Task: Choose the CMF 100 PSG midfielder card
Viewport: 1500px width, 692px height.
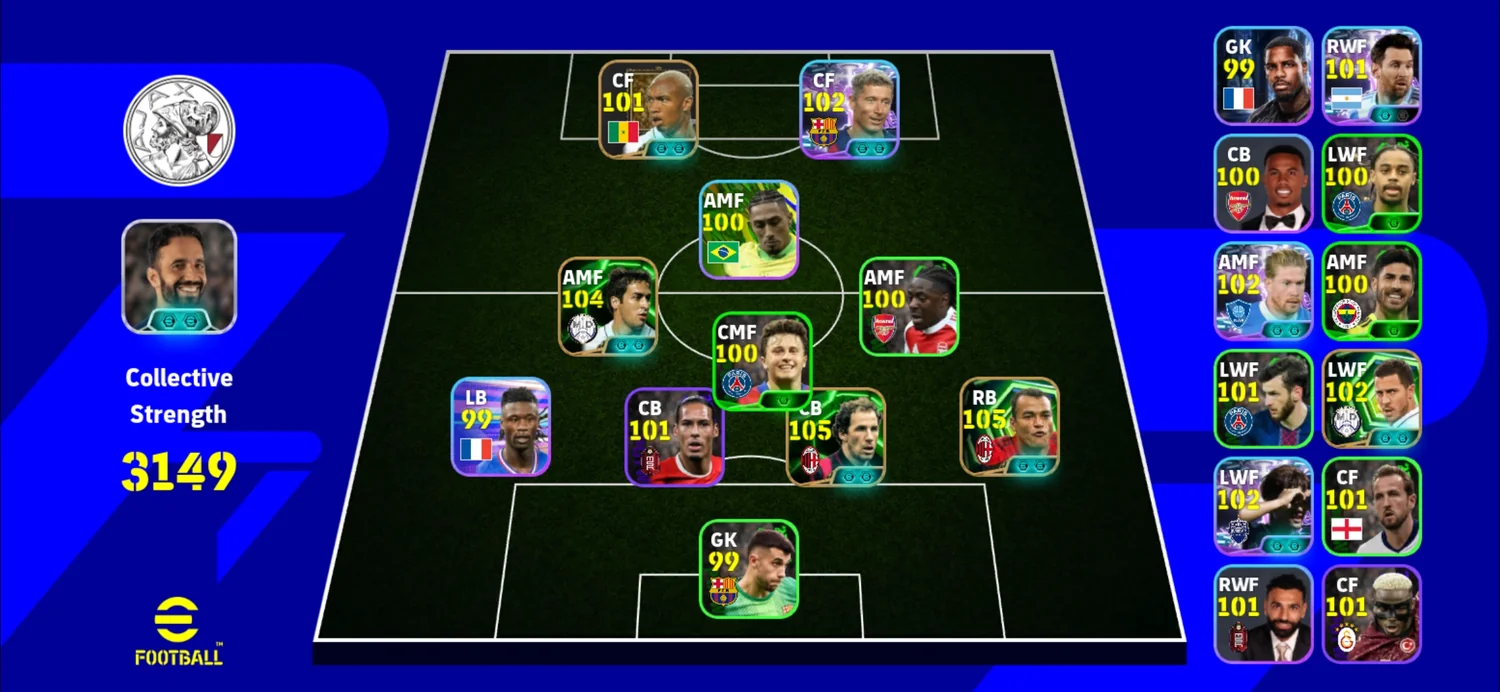Action: (x=762, y=361)
